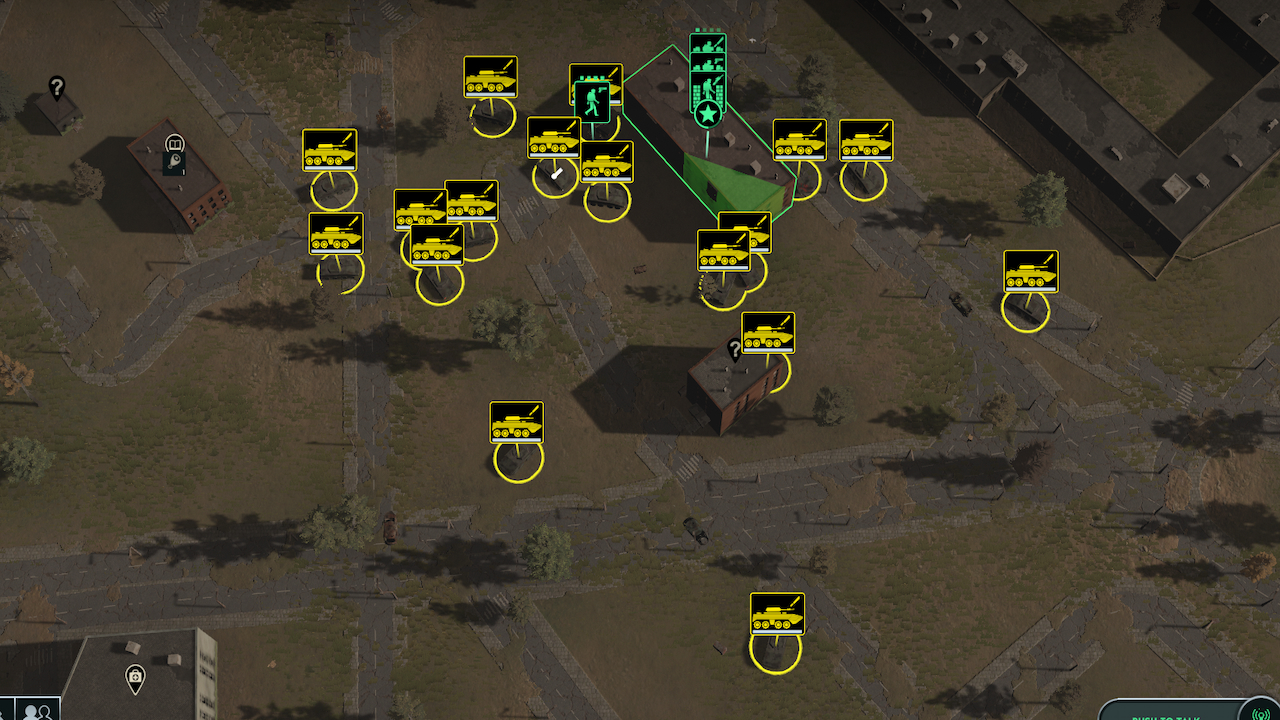Screen dimensions: 1280x720
Task: Select the pistol-armed squad card in the green stack
Action: (708, 62)
